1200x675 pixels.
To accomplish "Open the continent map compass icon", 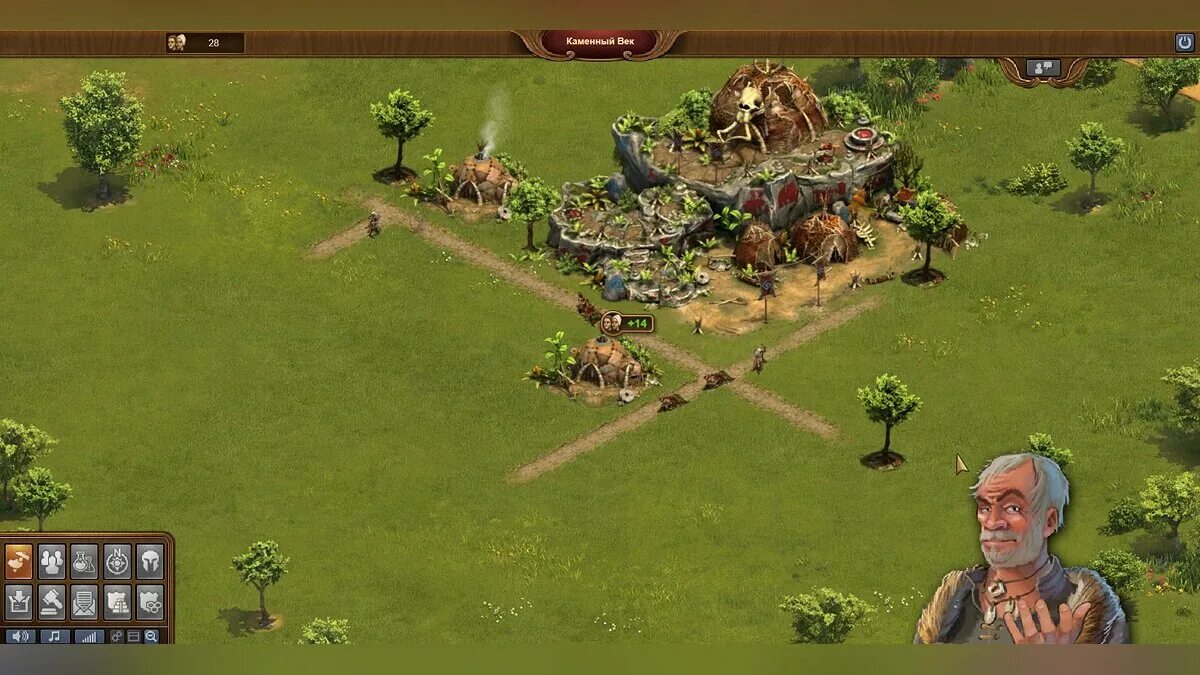I will point(117,562).
